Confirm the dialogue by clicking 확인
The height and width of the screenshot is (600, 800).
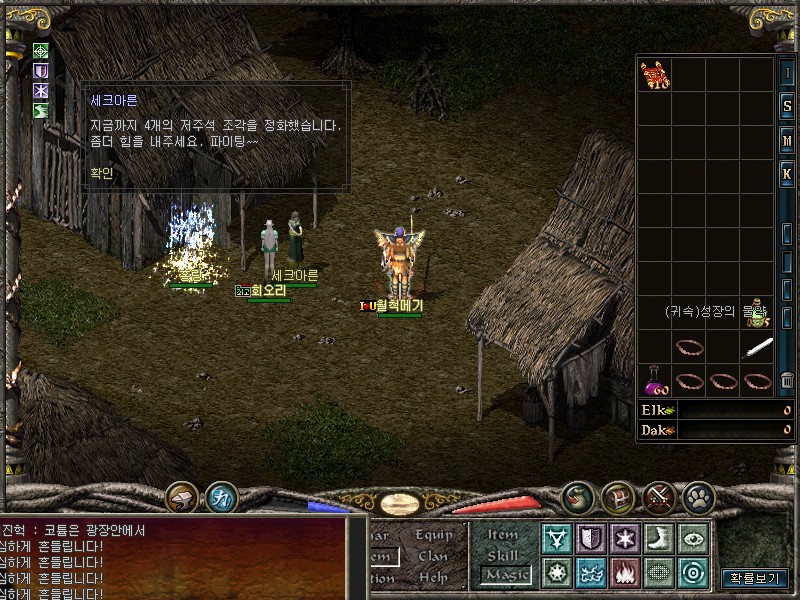point(102,172)
